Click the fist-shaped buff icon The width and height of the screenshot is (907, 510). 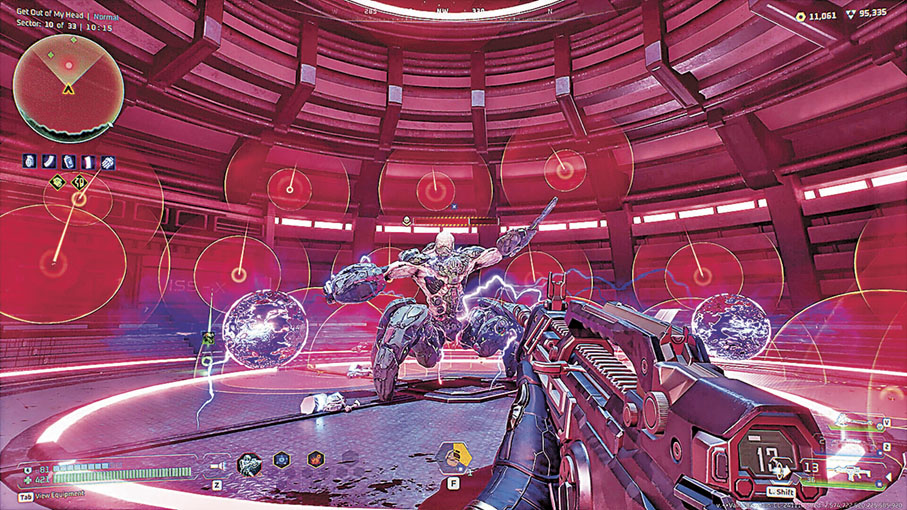(x=107, y=162)
